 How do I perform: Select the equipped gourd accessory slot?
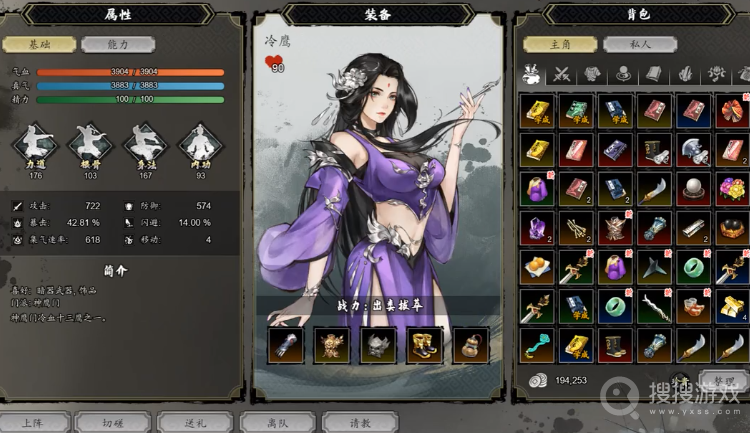pyautogui.click(x=471, y=344)
